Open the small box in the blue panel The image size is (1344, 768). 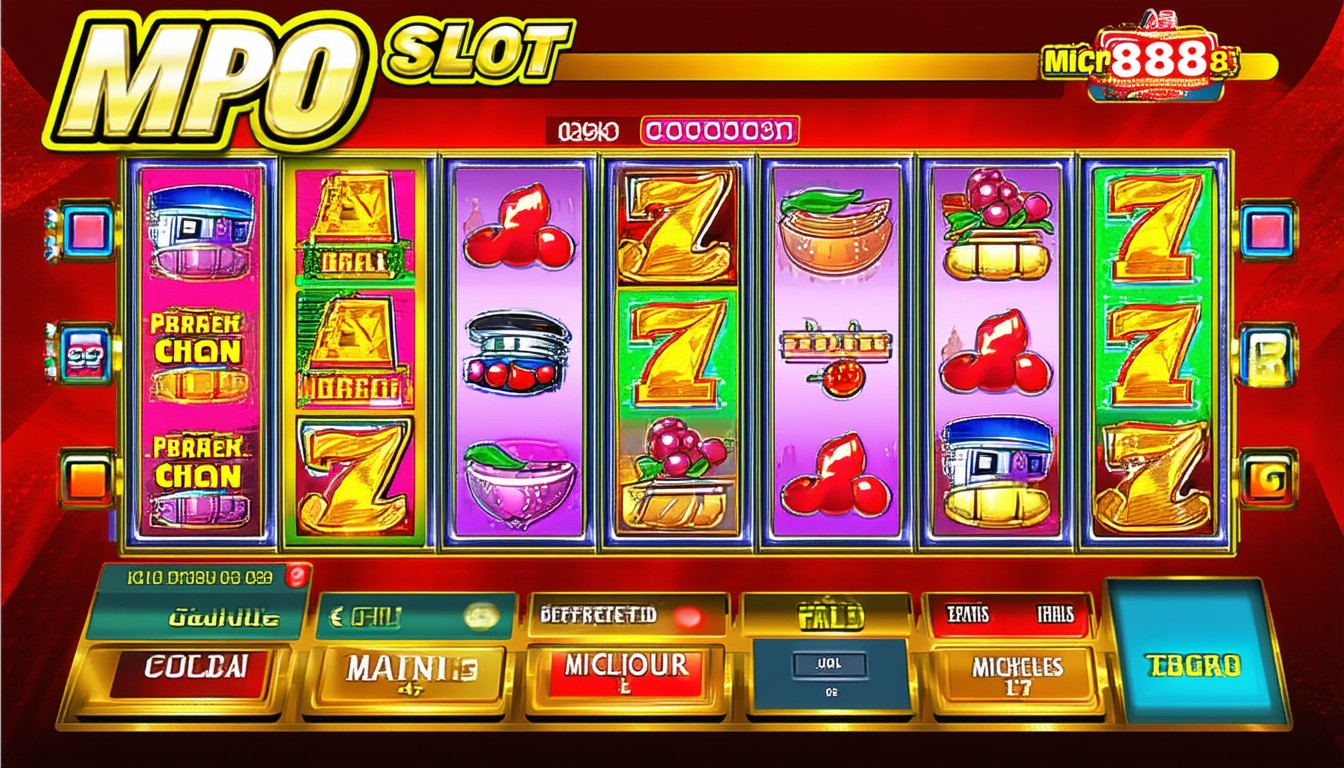coord(829,662)
